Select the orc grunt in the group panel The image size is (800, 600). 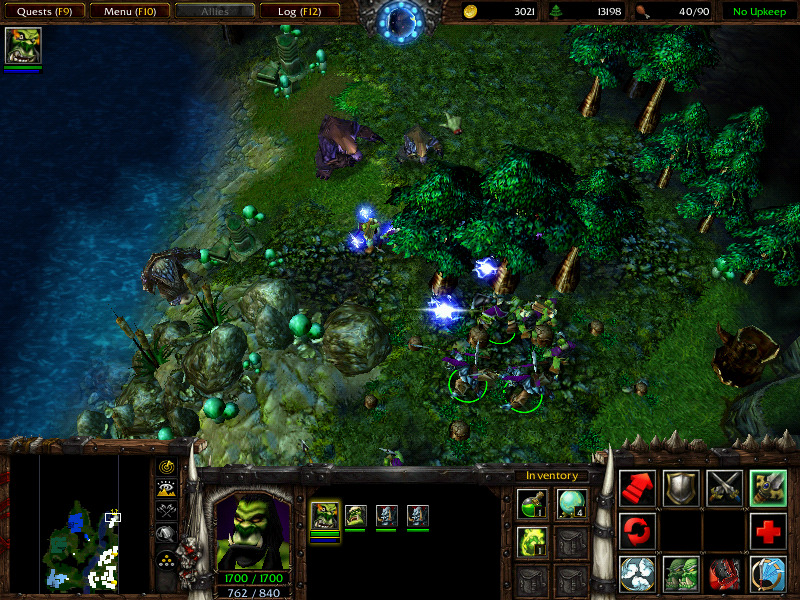click(x=356, y=516)
